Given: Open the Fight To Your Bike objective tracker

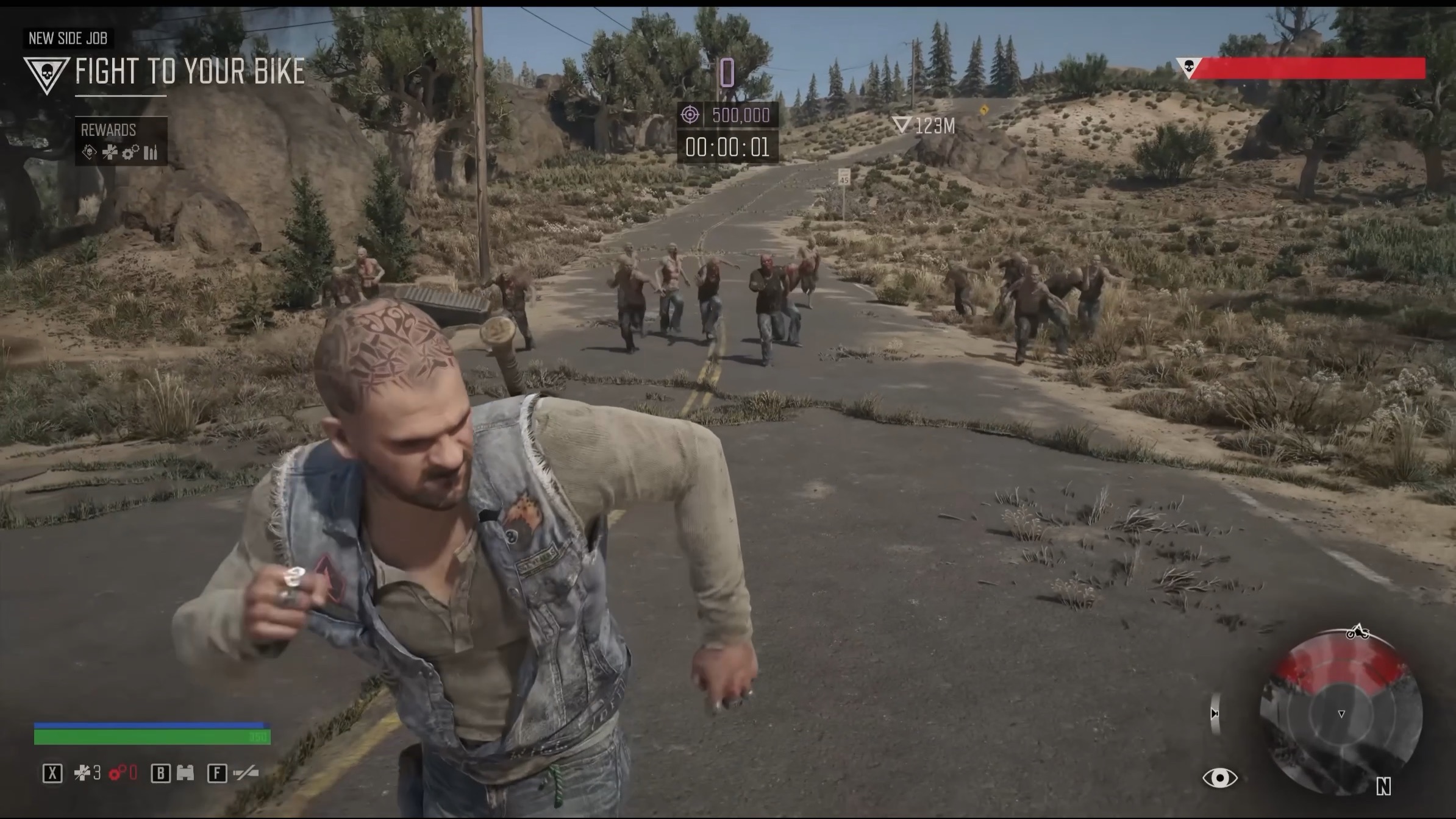Looking at the screenshot, I should [189, 72].
